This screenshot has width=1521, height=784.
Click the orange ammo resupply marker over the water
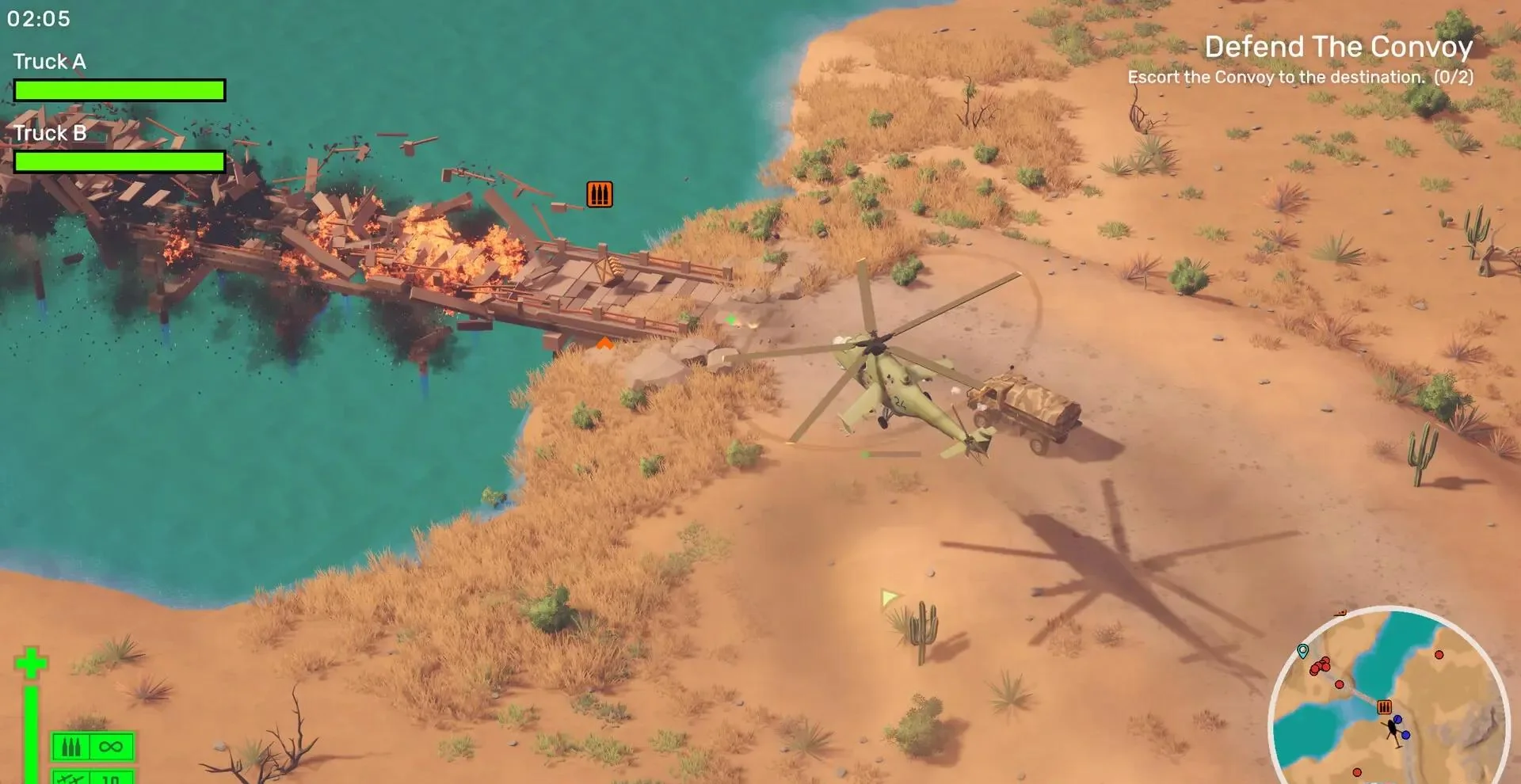pyautogui.click(x=600, y=194)
